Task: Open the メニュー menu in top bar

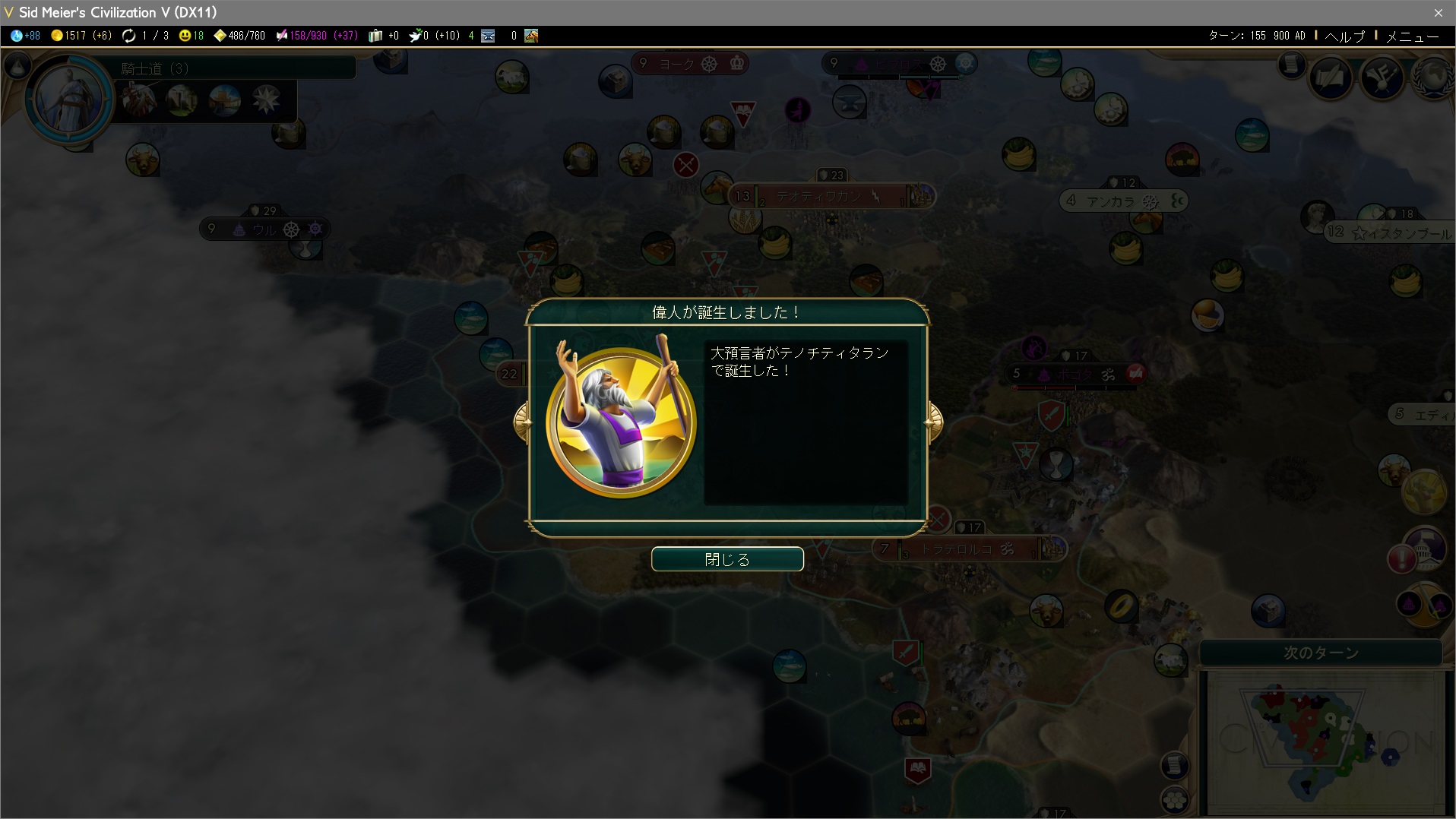Action: (x=1412, y=36)
